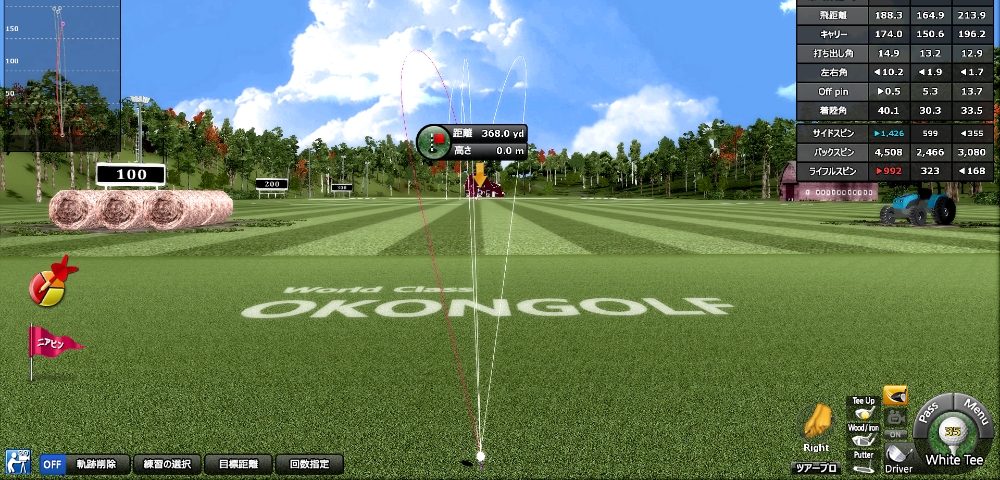Click the camera operator replay icon
Screen dimensions: 1000x480
(x=18, y=462)
